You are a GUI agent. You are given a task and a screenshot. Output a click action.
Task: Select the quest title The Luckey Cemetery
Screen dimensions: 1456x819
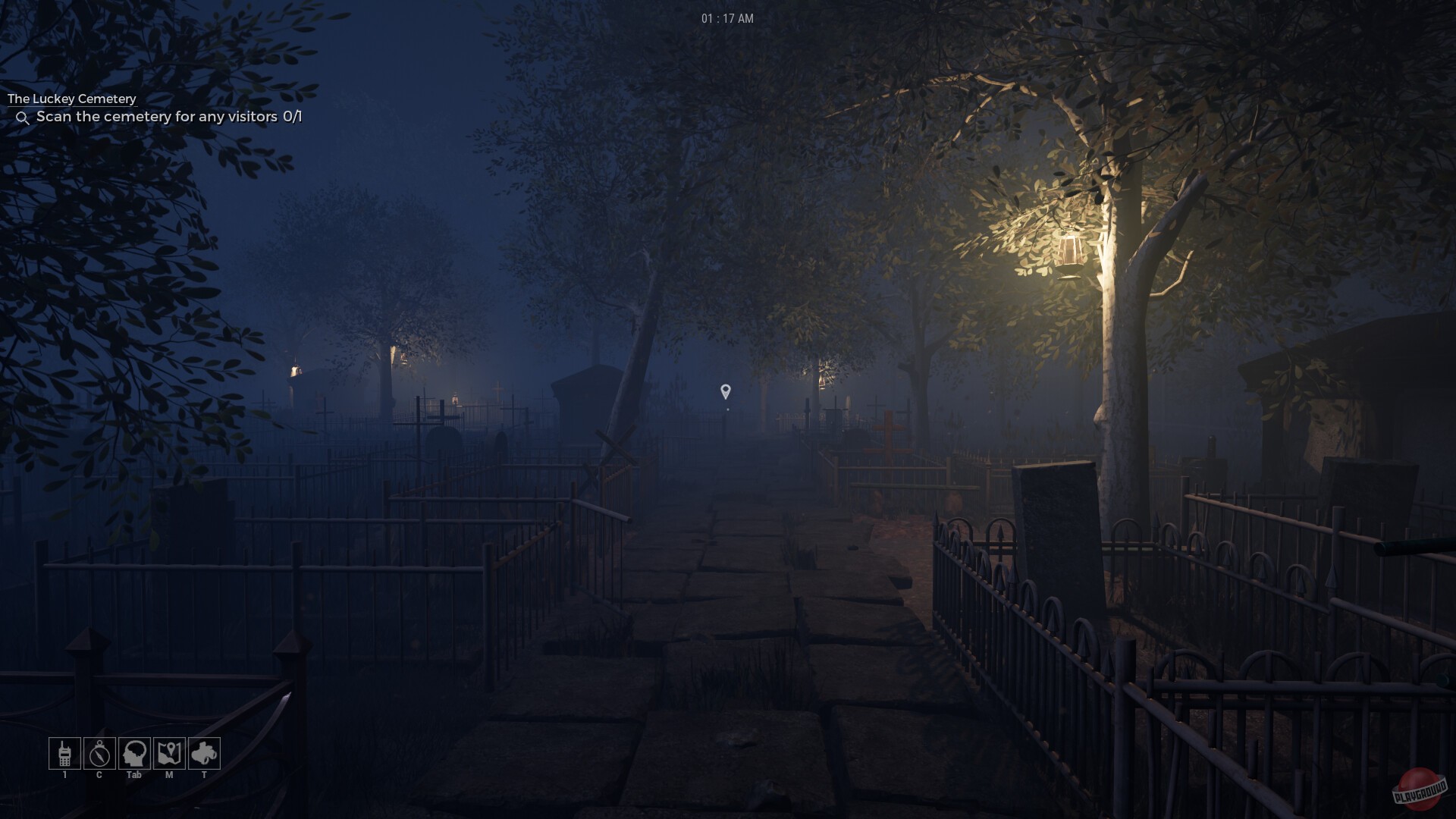(x=71, y=99)
